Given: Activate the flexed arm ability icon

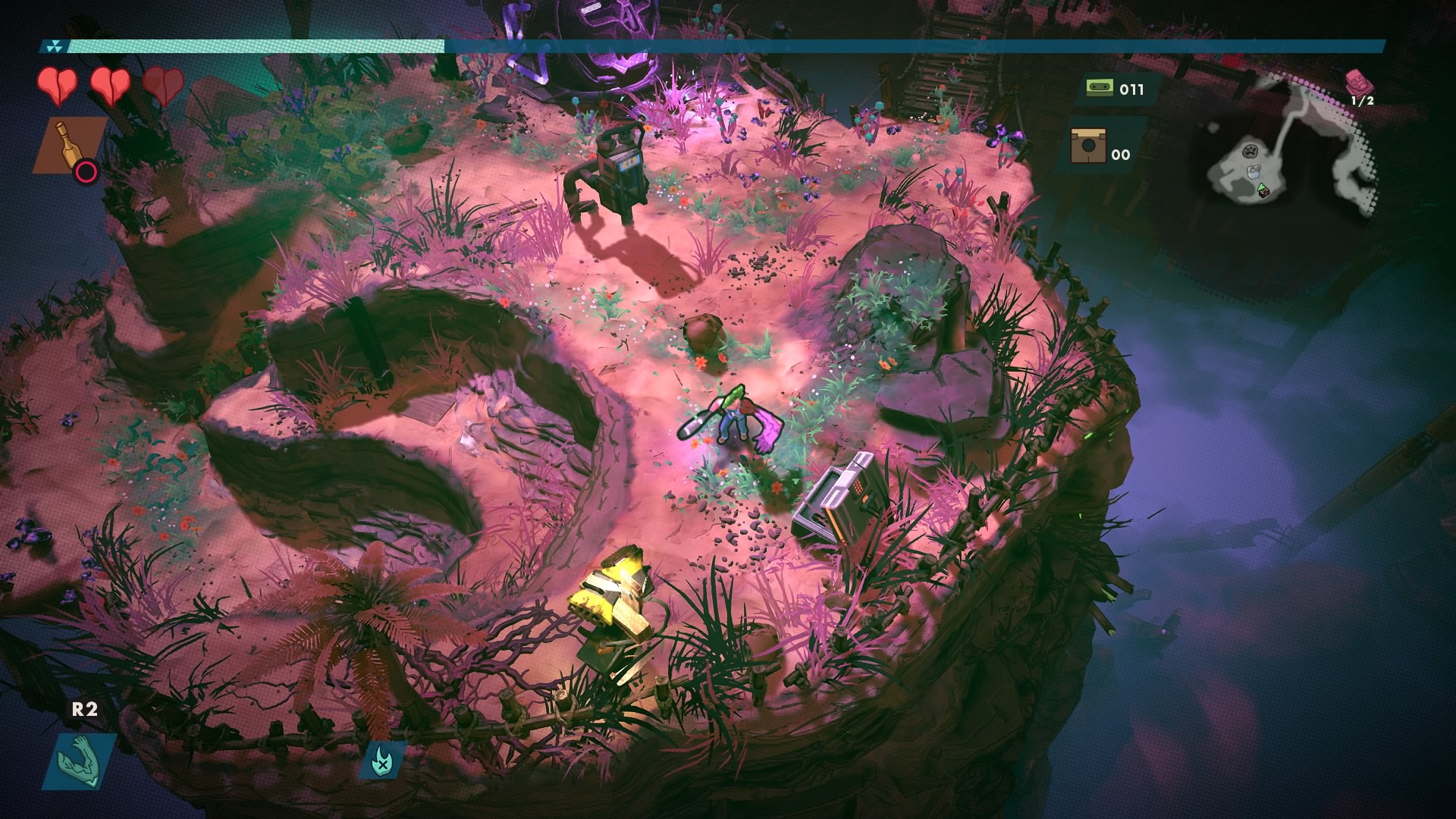Looking at the screenshot, I should pos(79,761).
